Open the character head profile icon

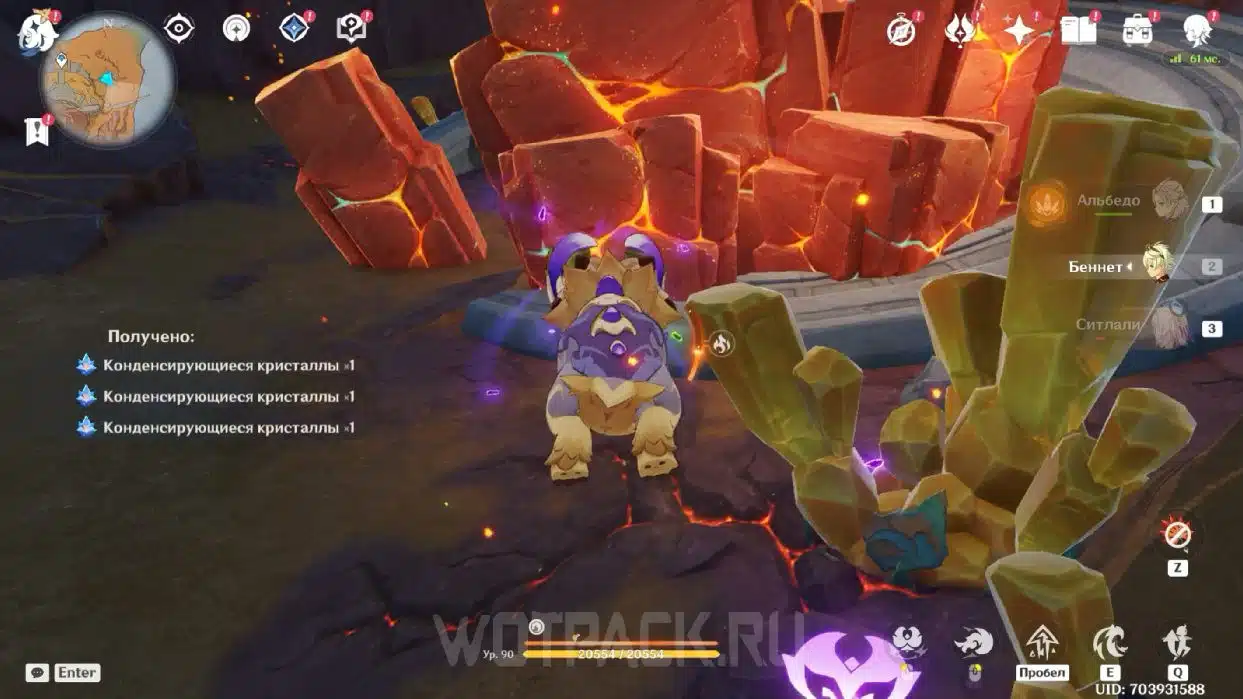tap(1197, 31)
